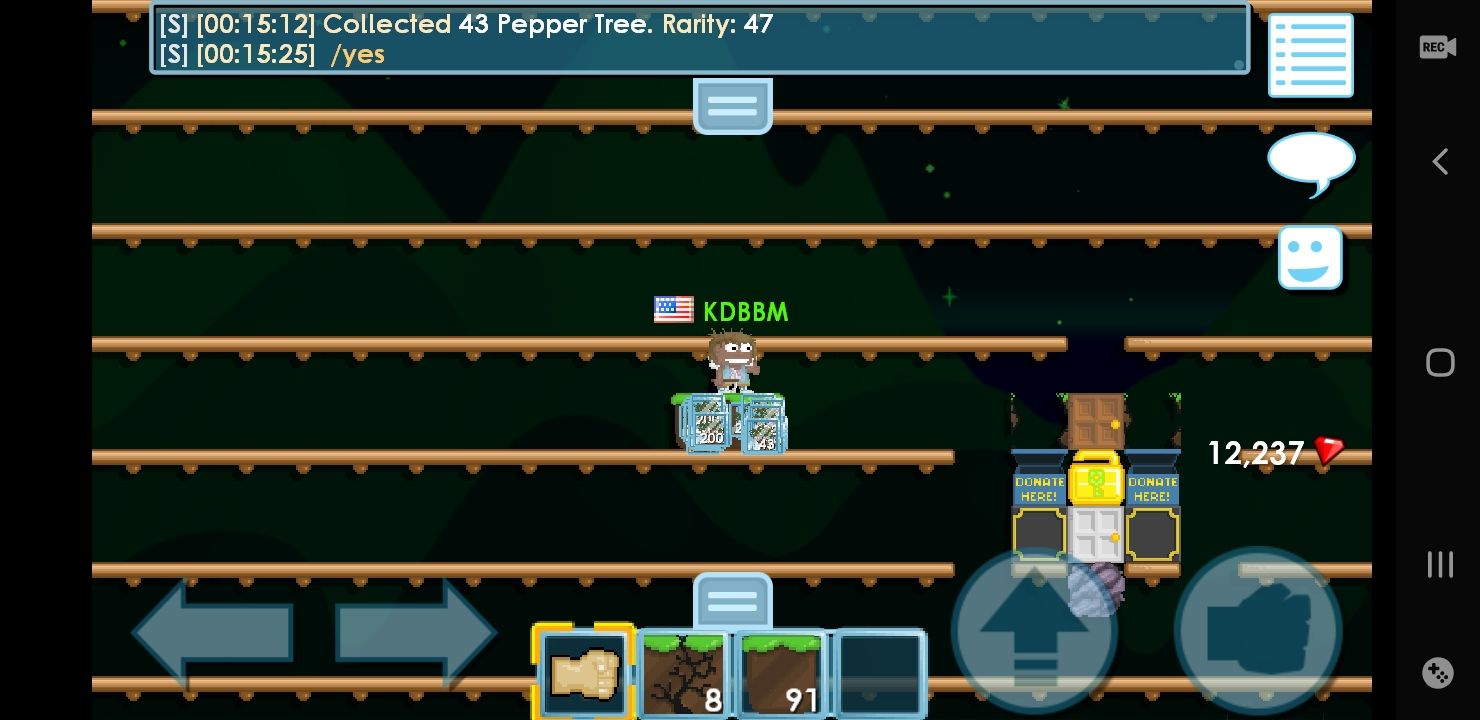
Task: Open the smiley emote menu
Action: 1310,258
